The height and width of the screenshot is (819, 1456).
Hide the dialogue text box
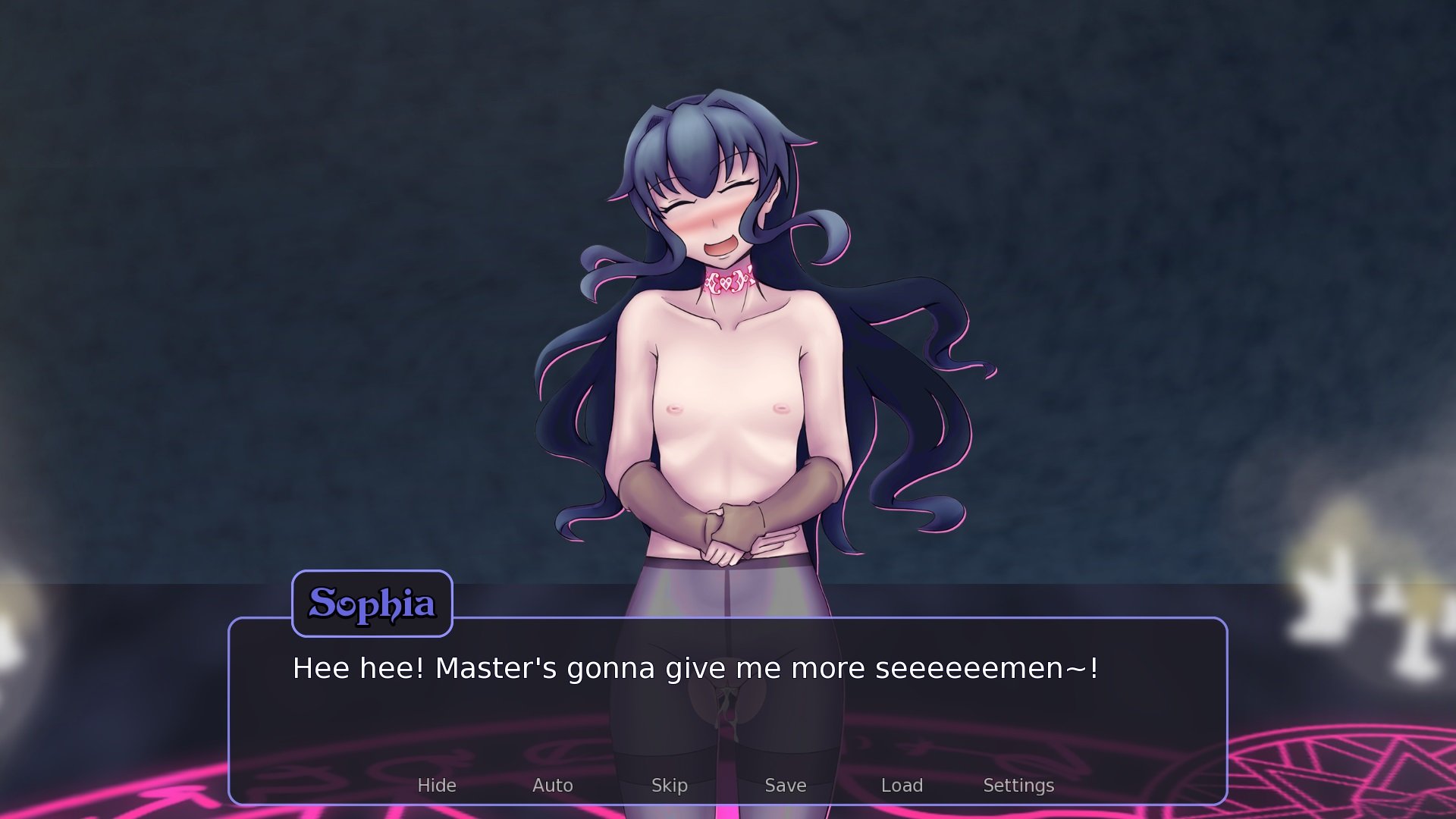coord(437,786)
